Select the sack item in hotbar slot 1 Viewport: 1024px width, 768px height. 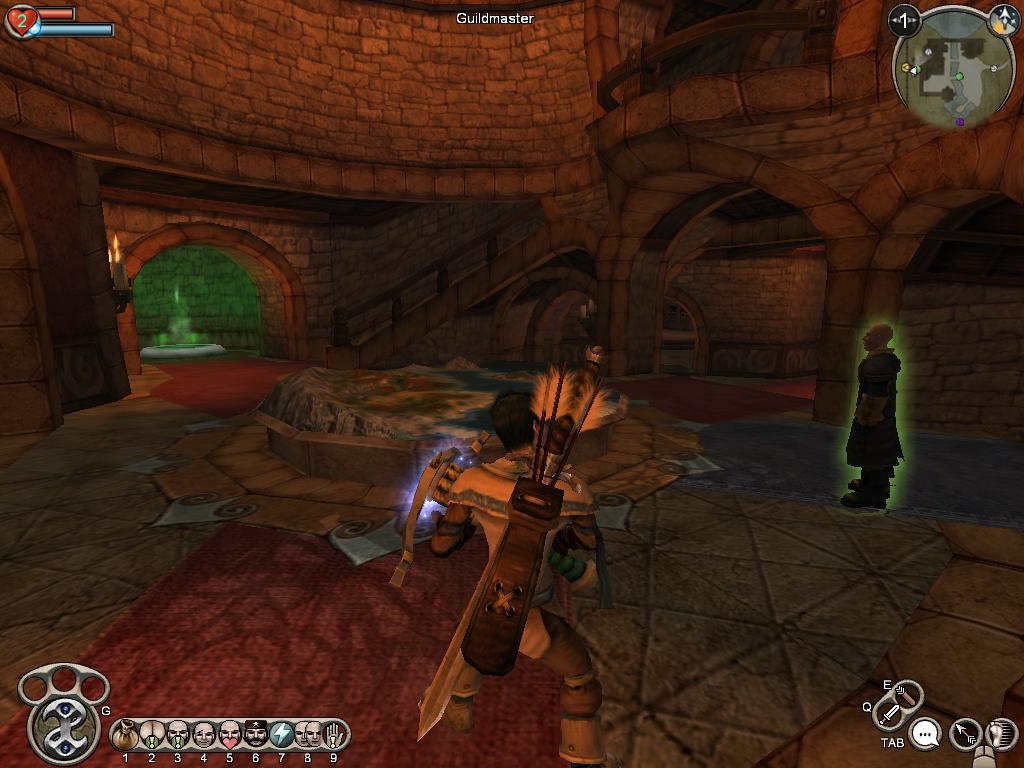tap(126, 736)
